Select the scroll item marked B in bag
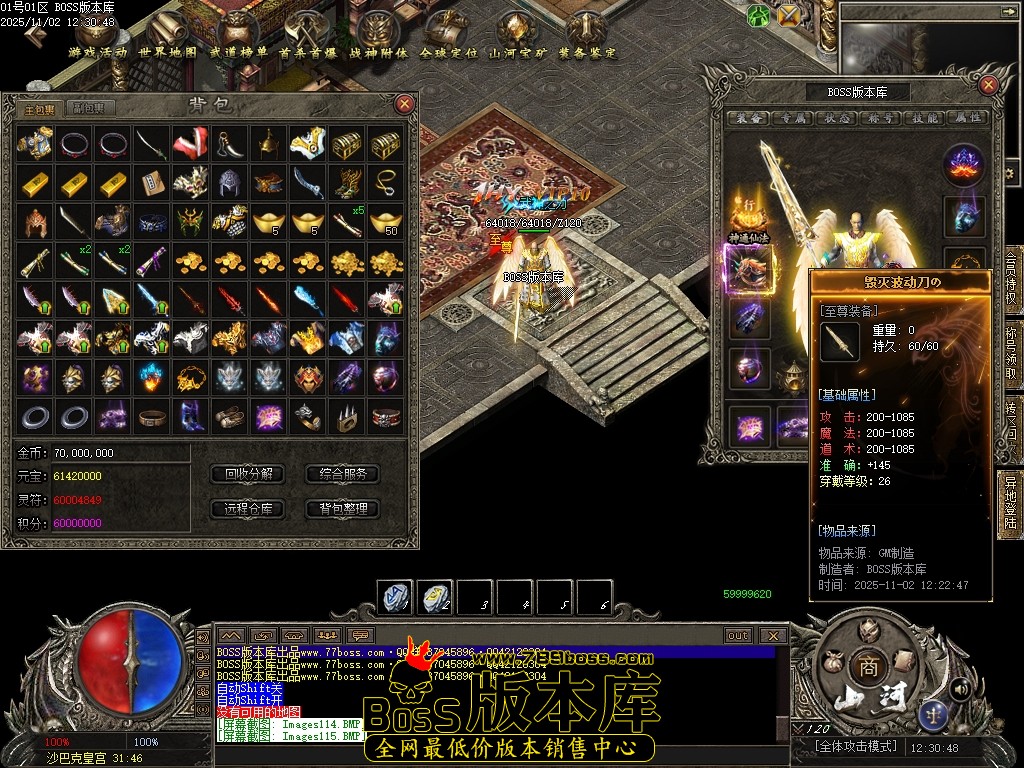This screenshot has height=768, width=1024. click(x=149, y=183)
